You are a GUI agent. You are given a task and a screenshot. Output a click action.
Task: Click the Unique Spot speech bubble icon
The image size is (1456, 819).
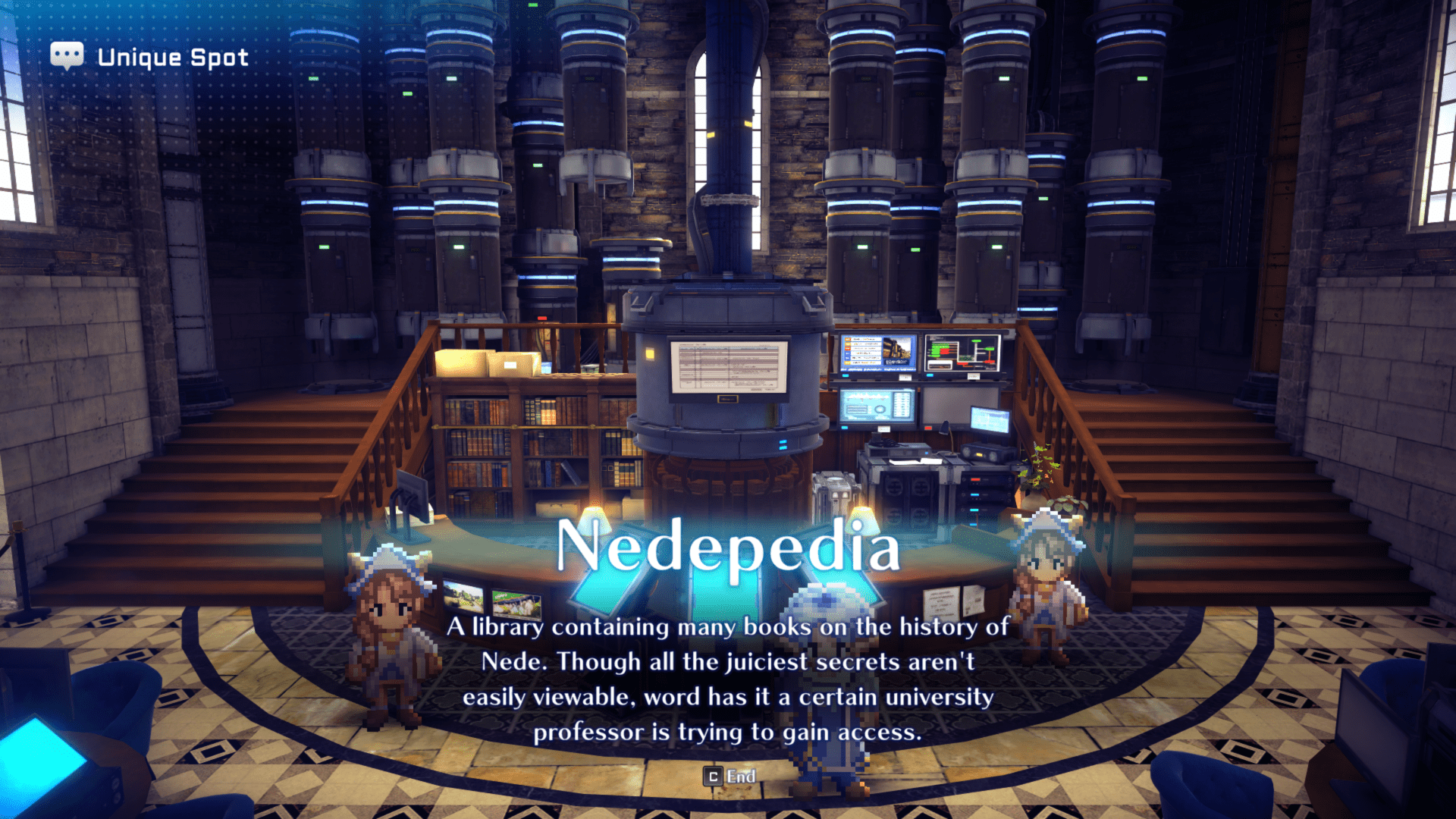67,54
